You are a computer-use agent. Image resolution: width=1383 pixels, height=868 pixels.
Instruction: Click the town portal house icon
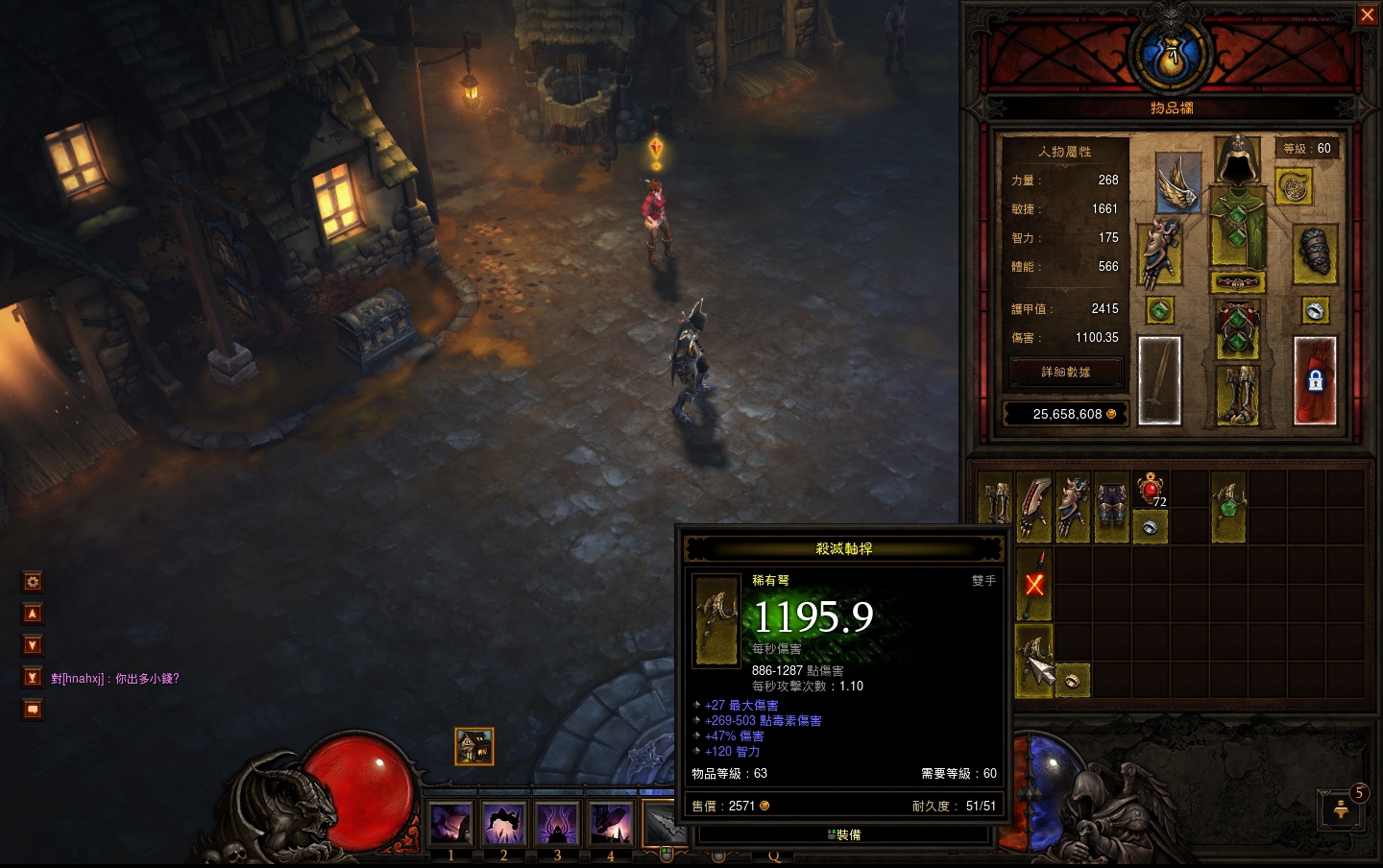pos(474,746)
